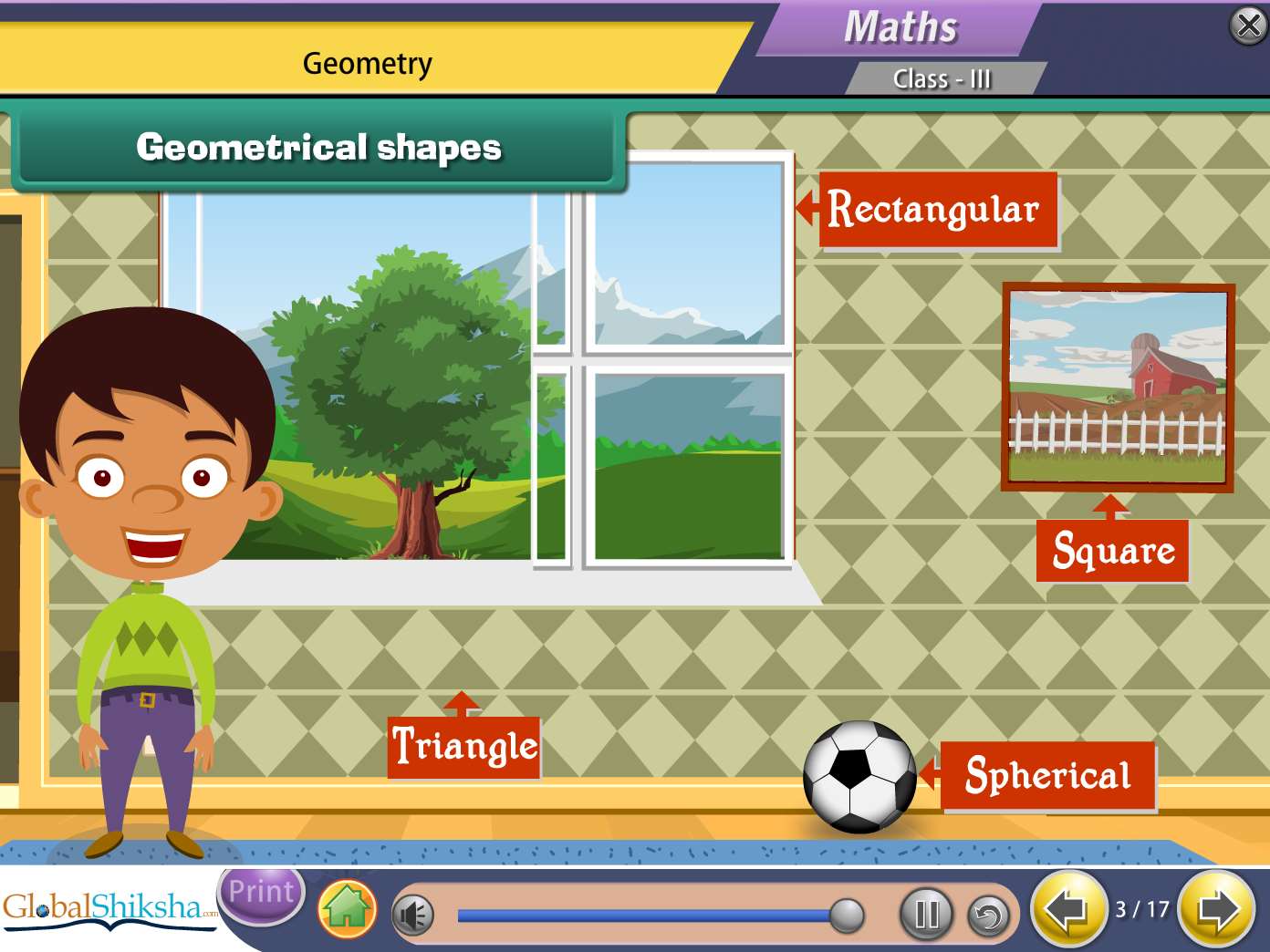The height and width of the screenshot is (952, 1270).
Task: Go back to the previous slide
Action: coord(1067,909)
